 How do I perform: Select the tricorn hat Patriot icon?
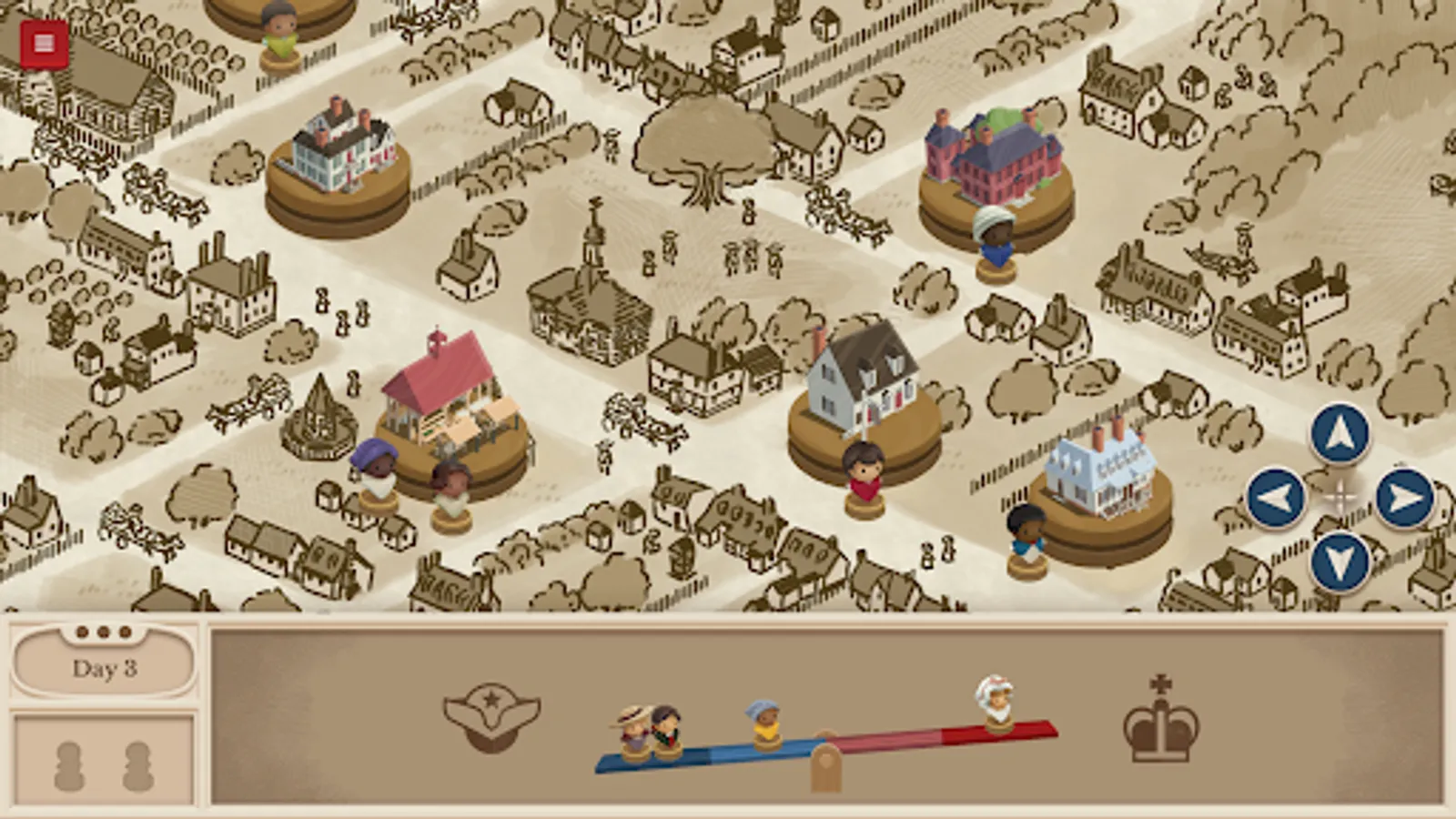click(x=490, y=720)
